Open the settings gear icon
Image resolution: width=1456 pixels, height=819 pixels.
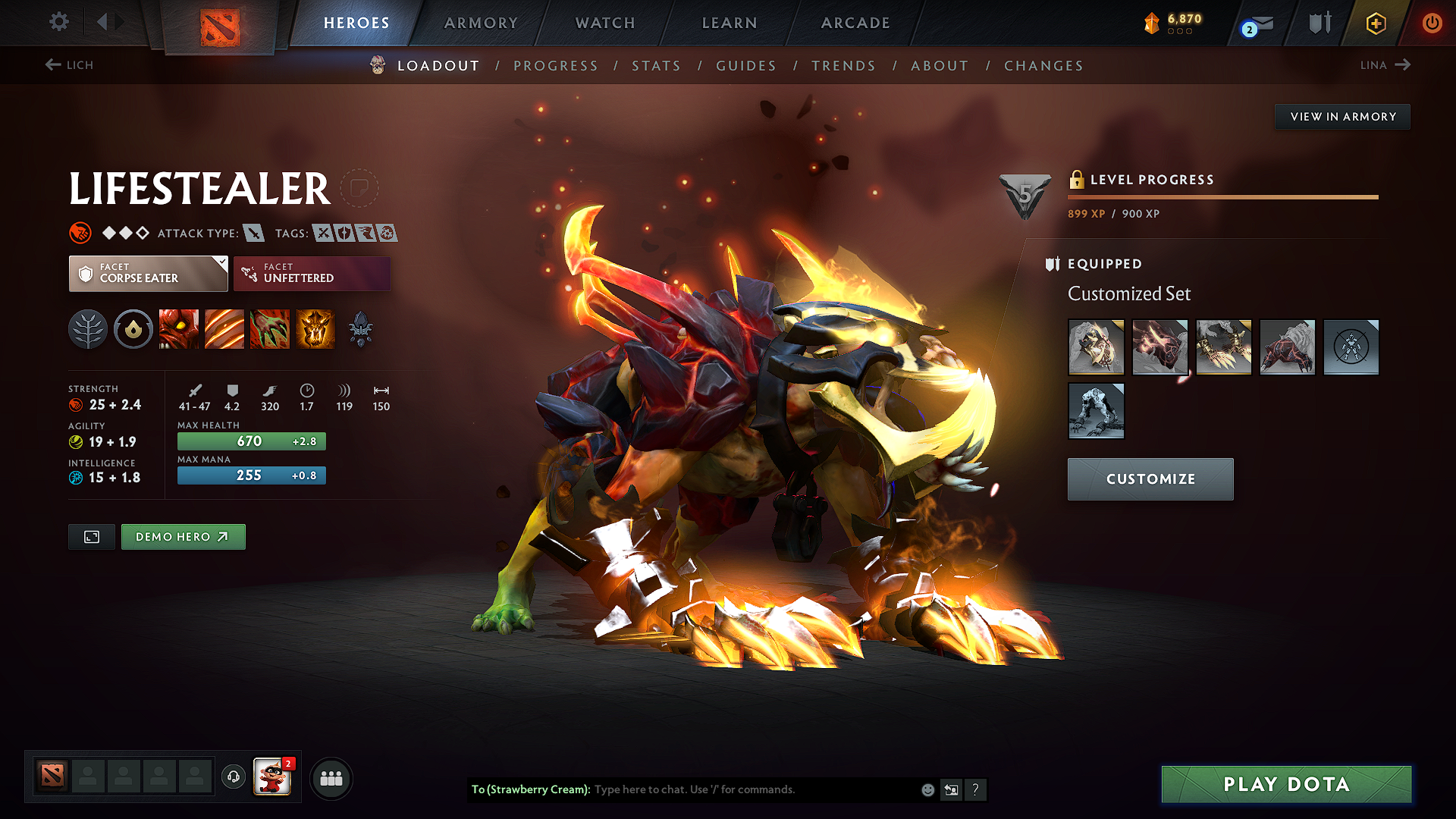(58, 22)
